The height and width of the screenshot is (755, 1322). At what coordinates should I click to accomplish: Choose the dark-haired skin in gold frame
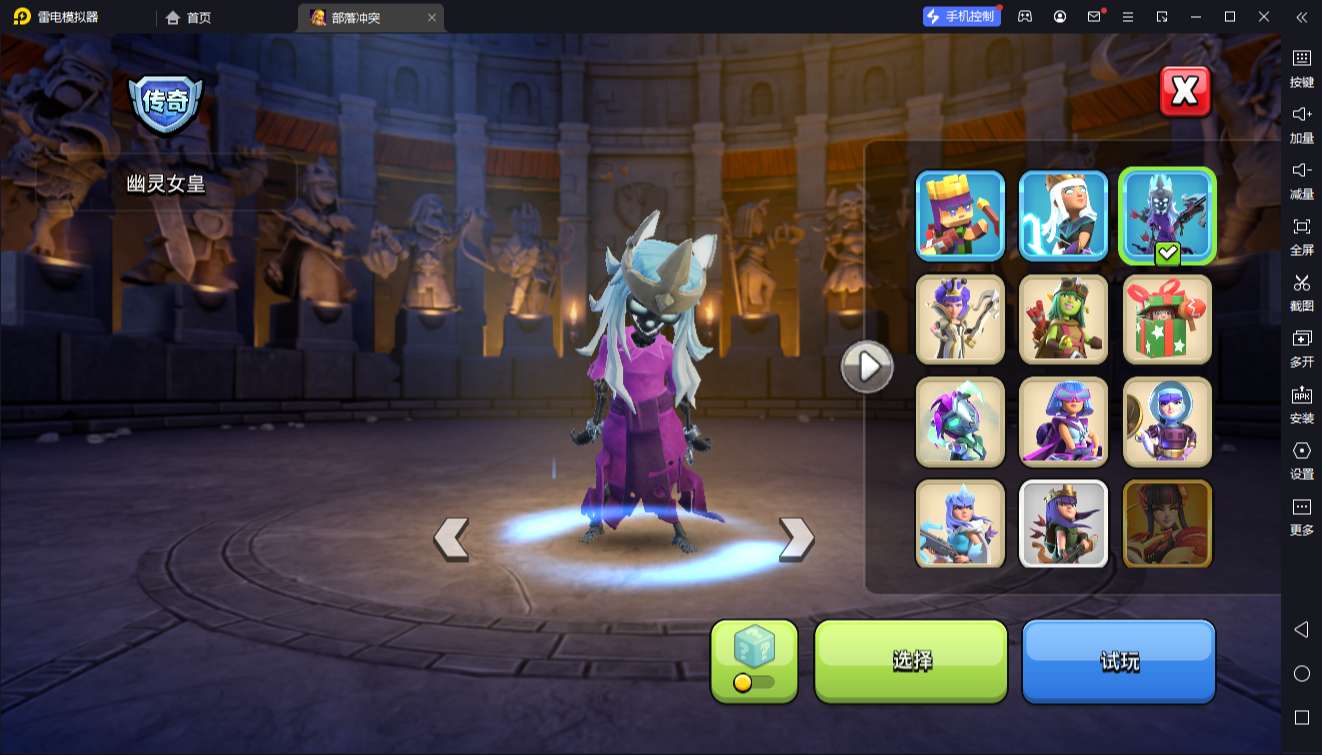point(1166,524)
